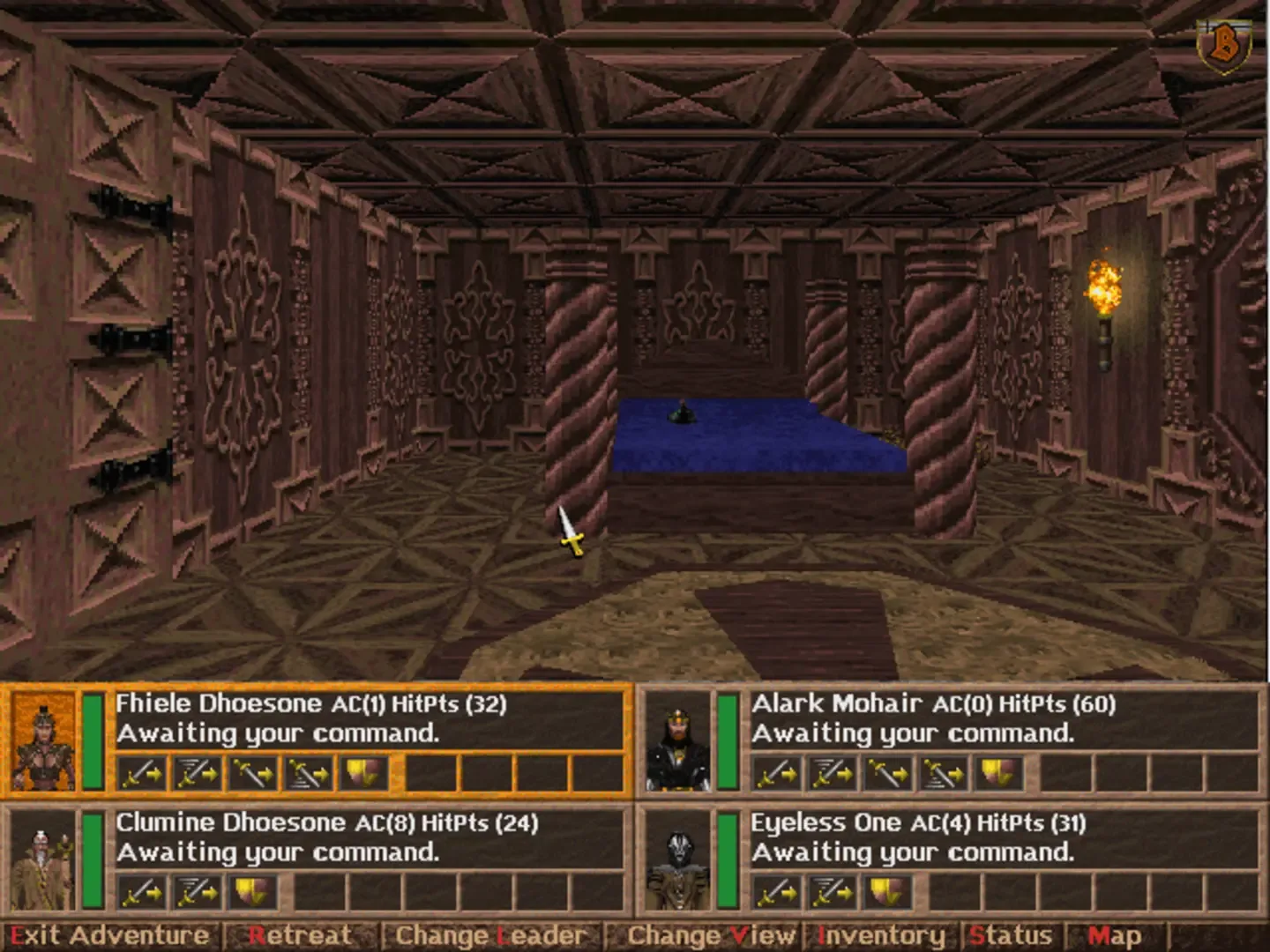Viewport: 1270px width, 952px height.
Task: Select Fhiele's second slash attack icon
Action: tap(196, 773)
